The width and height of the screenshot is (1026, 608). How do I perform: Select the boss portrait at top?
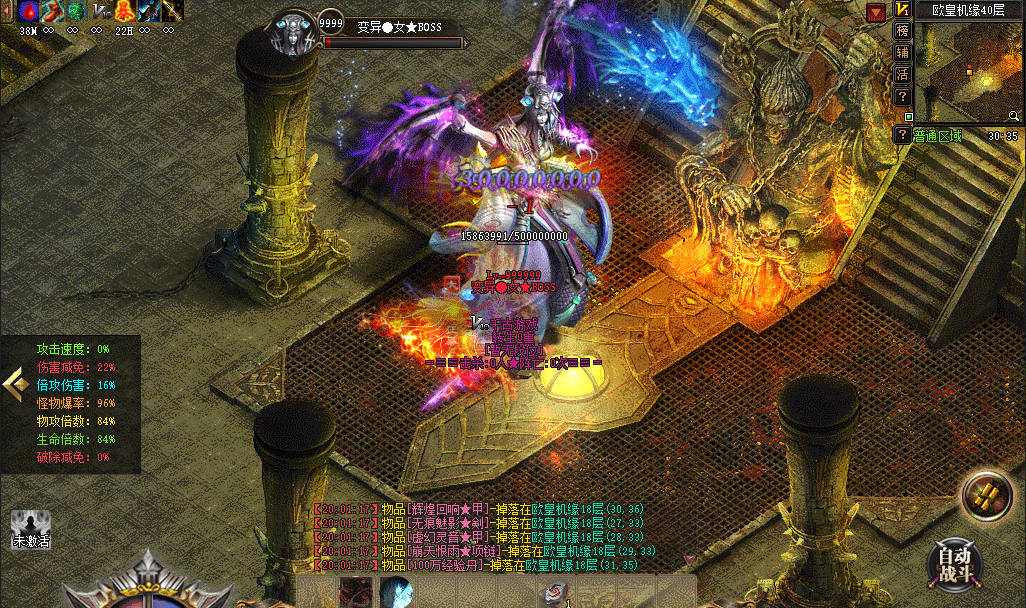294,34
